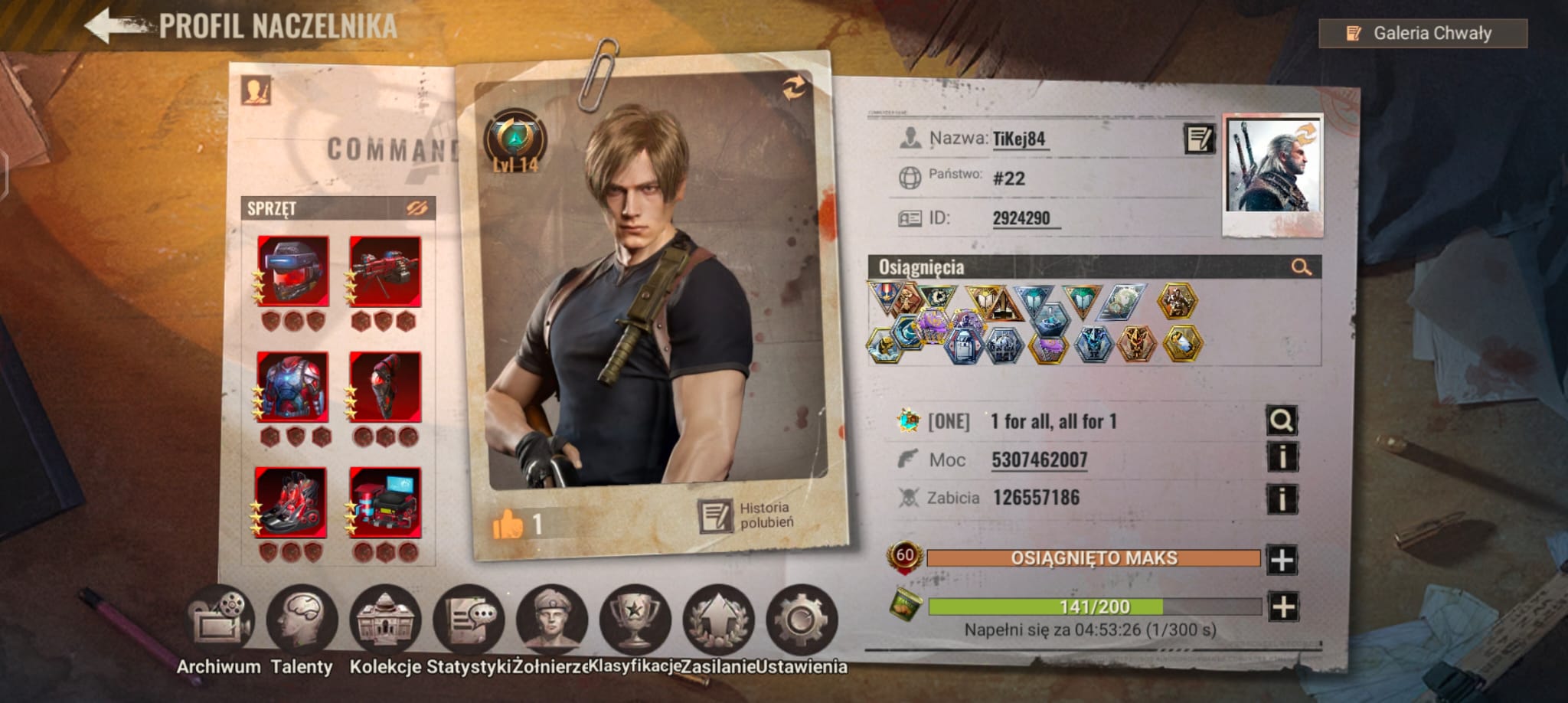View the [ONE] alliance details magnifier
Screen dimensions: 1568x703
click(1281, 420)
